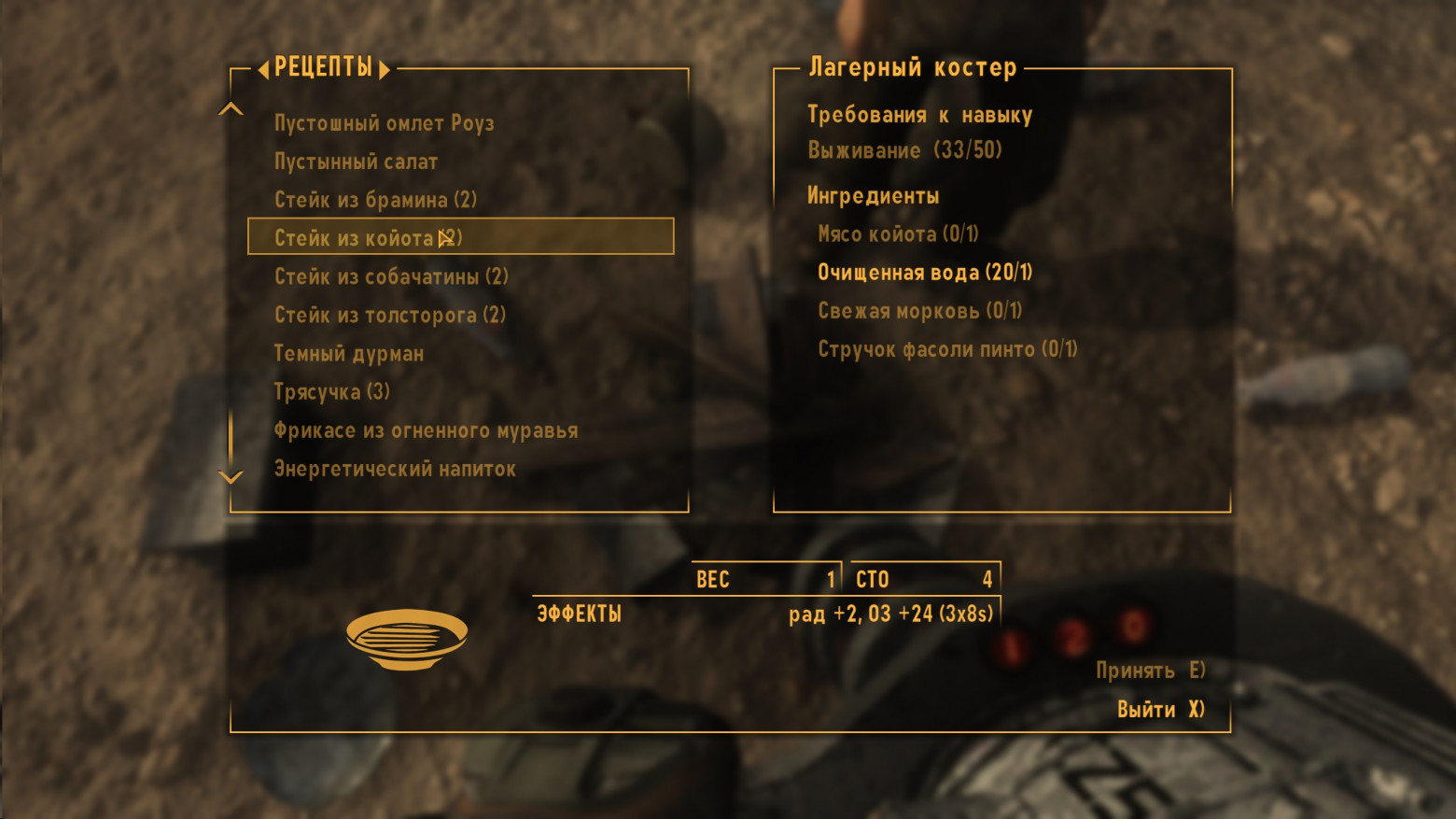
Task: Open the Энергетический напиток recipe entry
Action: point(393,468)
